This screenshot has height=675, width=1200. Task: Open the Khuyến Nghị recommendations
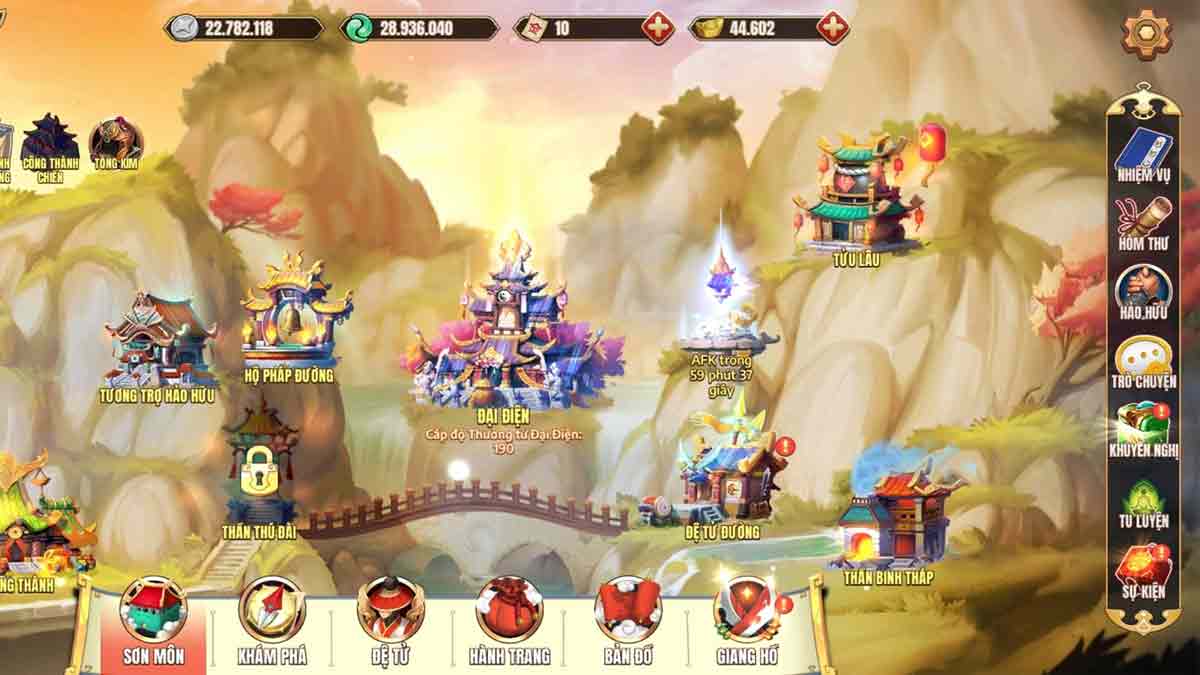click(x=1143, y=428)
